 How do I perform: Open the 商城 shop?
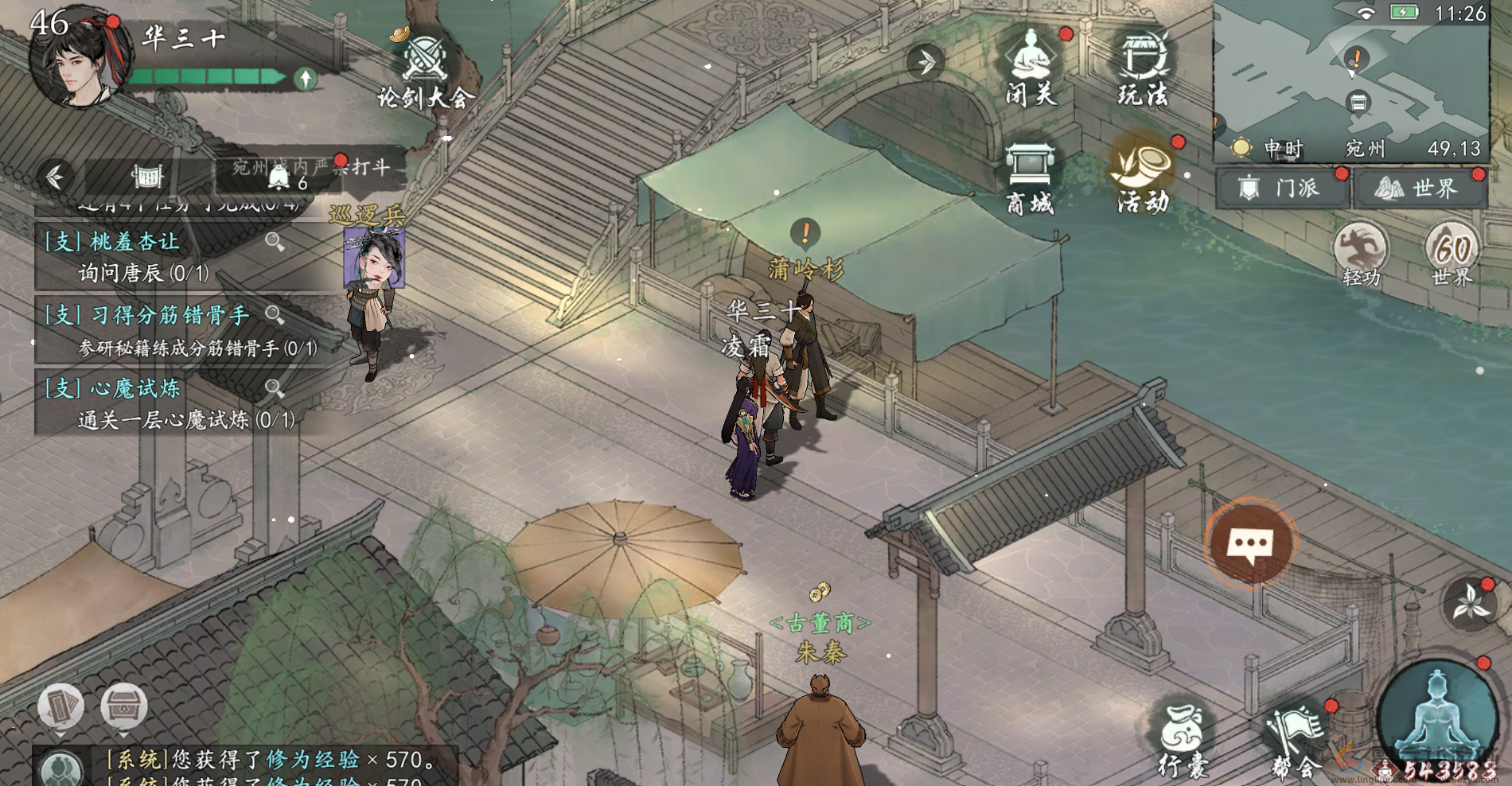pyautogui.click(x=1030, y=179)
